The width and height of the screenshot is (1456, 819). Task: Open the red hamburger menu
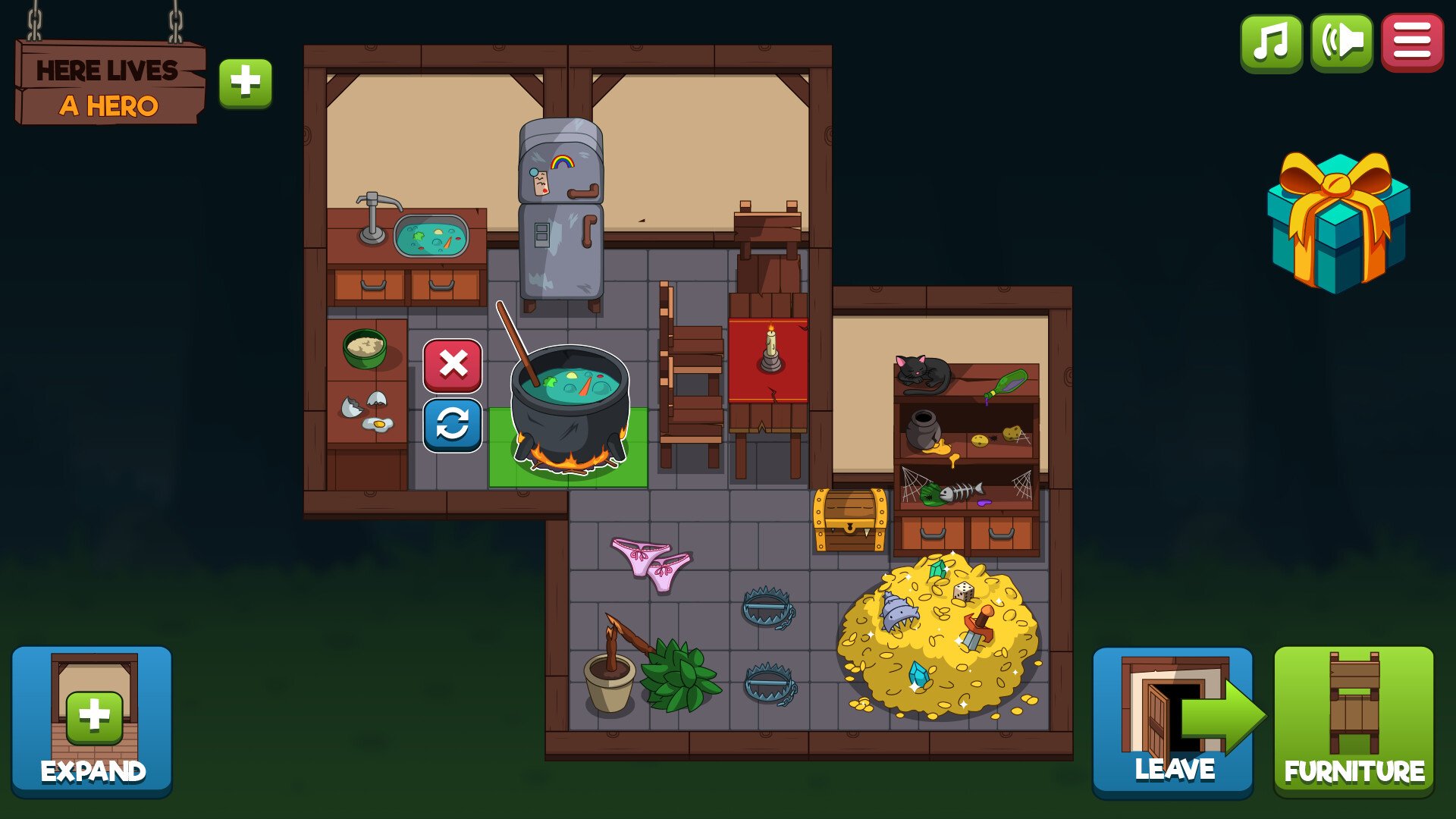[x=1412, y=42]
